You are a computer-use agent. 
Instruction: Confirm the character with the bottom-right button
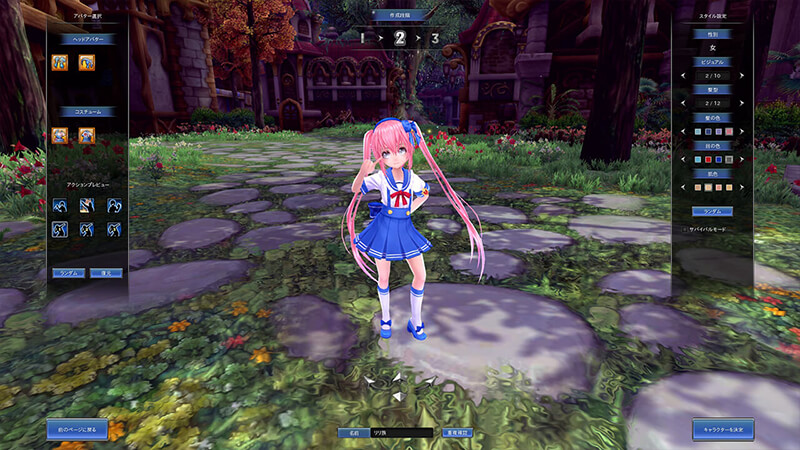(723, 429)
